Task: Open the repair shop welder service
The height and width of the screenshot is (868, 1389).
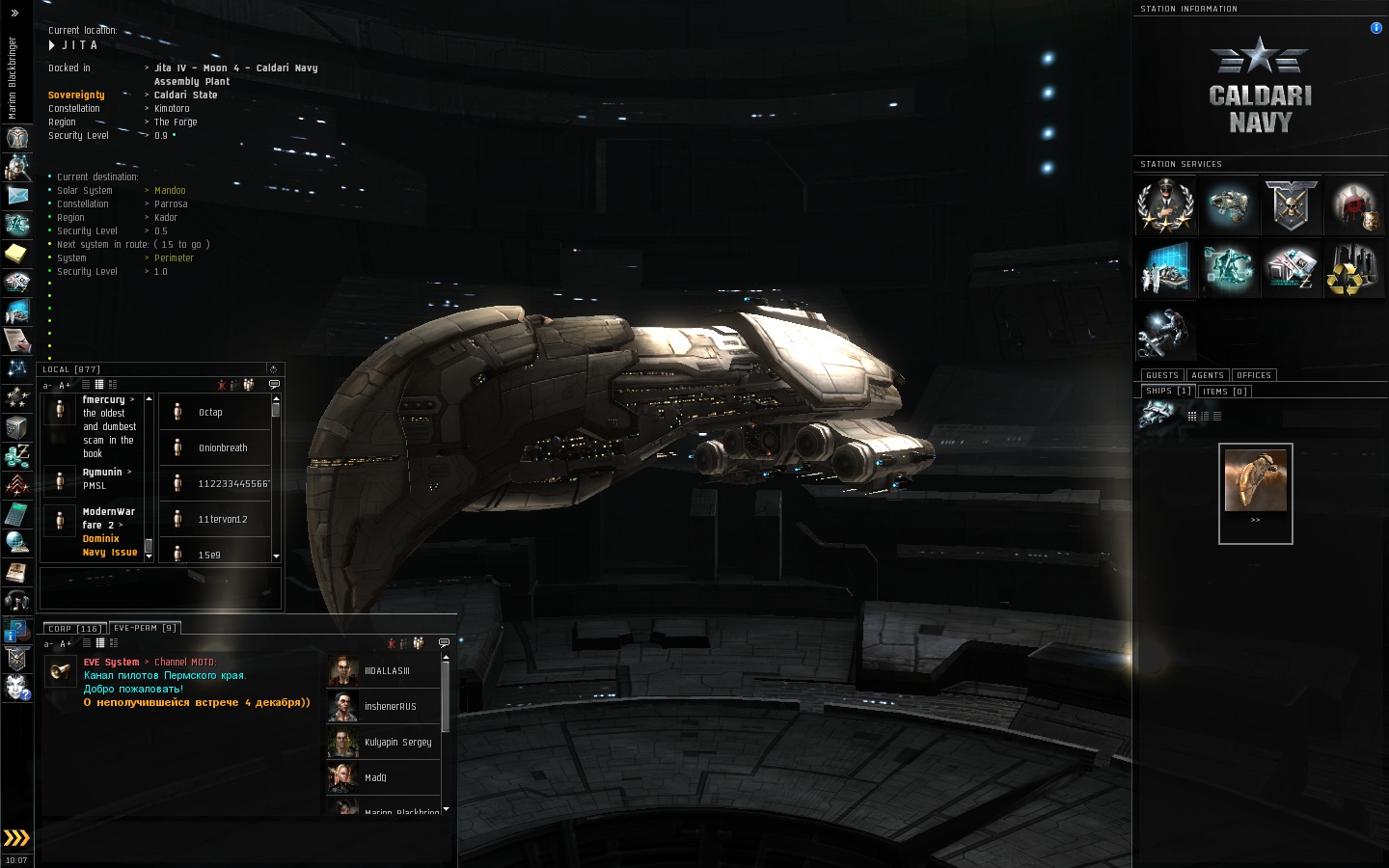Action: (1165, 333)
